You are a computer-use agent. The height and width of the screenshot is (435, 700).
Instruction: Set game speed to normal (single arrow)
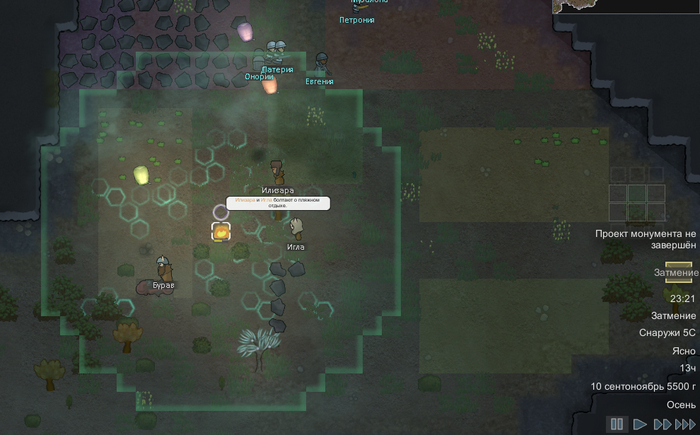pyautogui.click(x=640, y=425)
